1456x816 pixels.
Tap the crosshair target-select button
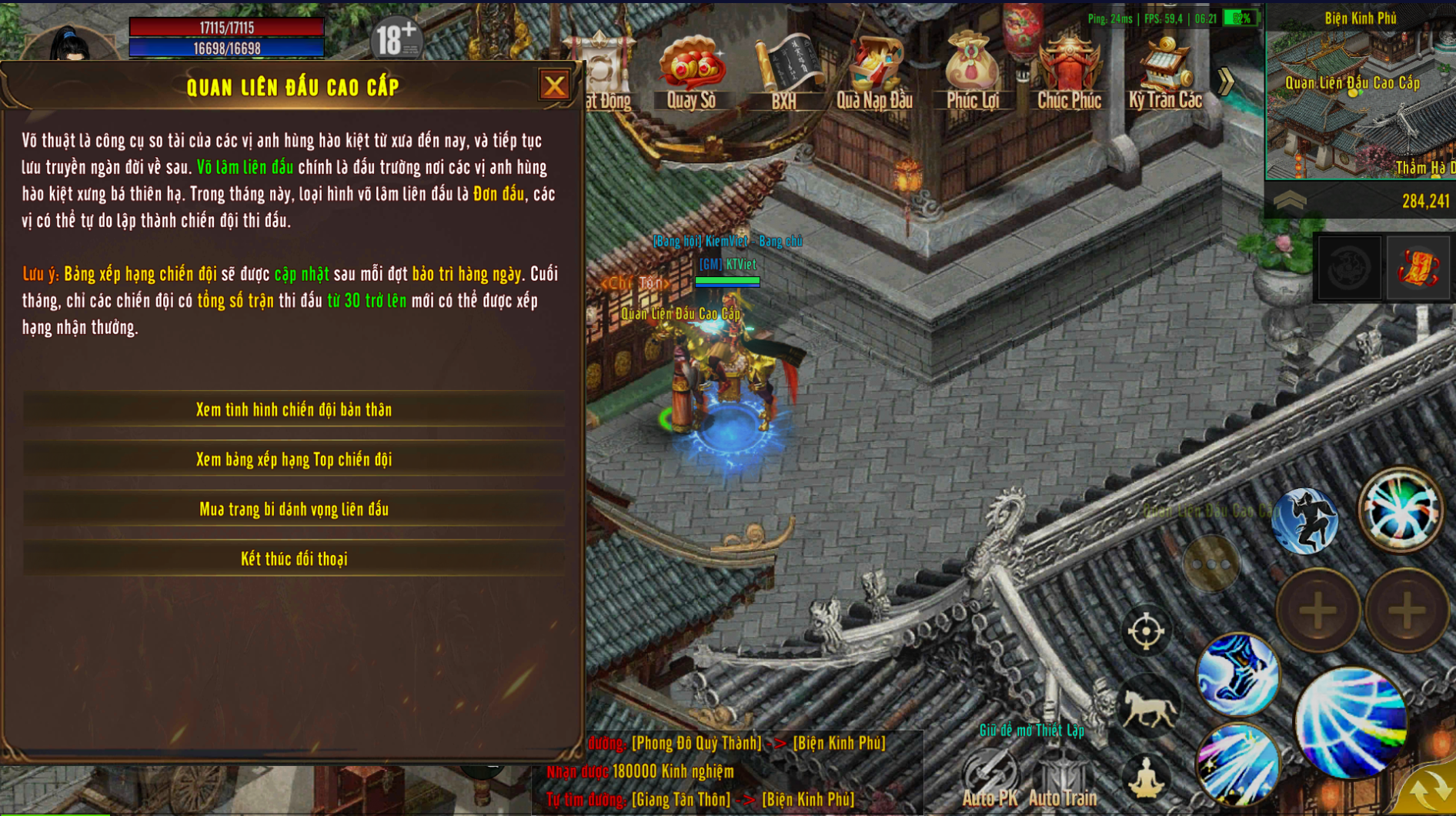tap(1146, 632)
